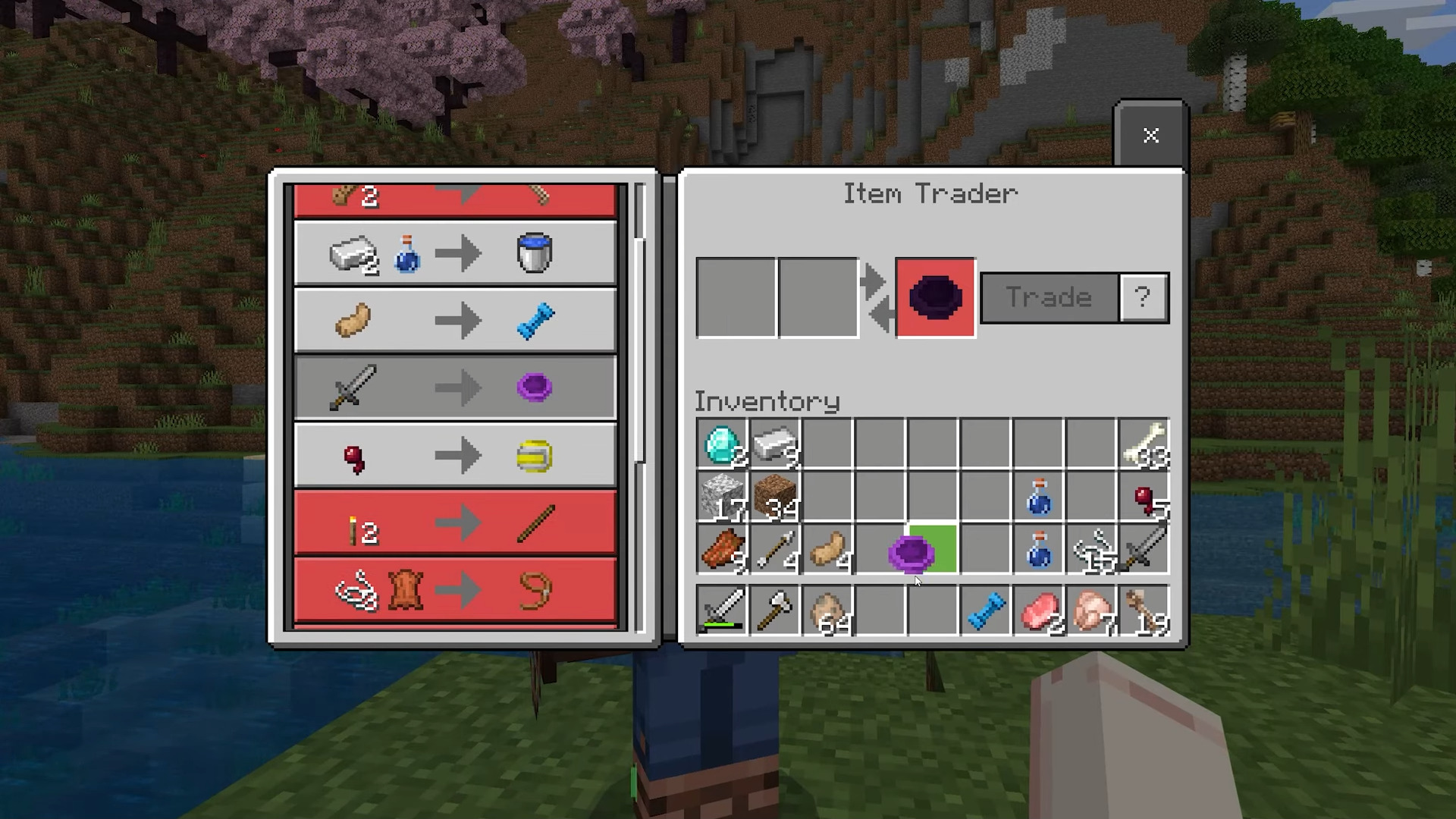Choose the dirt block stack
The height and width of the screenshot is (819, 1456).
775,497
